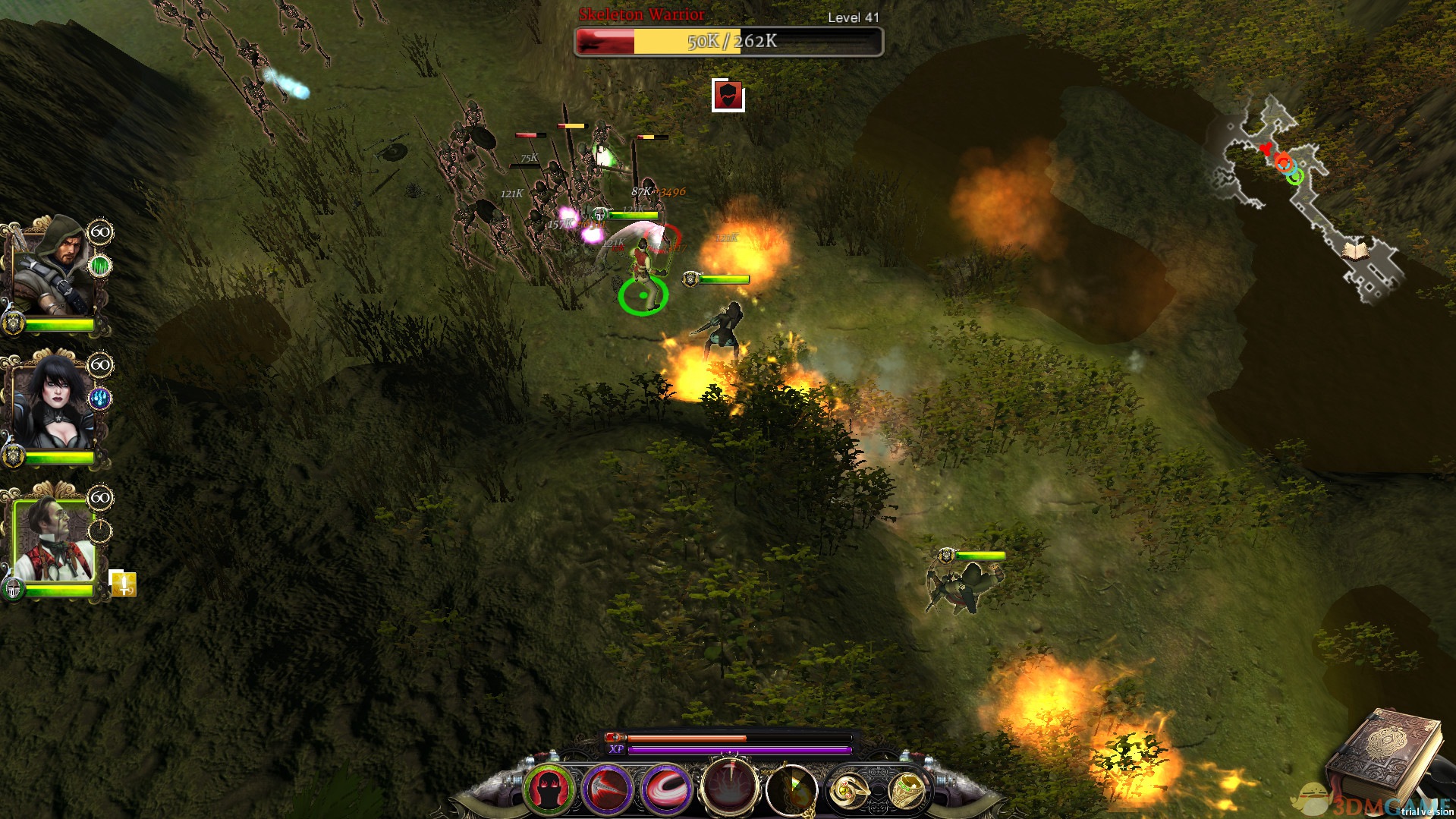Open the yellow sword level-up notification
Screen dimensions: 1456x819
tap(123, 583)
